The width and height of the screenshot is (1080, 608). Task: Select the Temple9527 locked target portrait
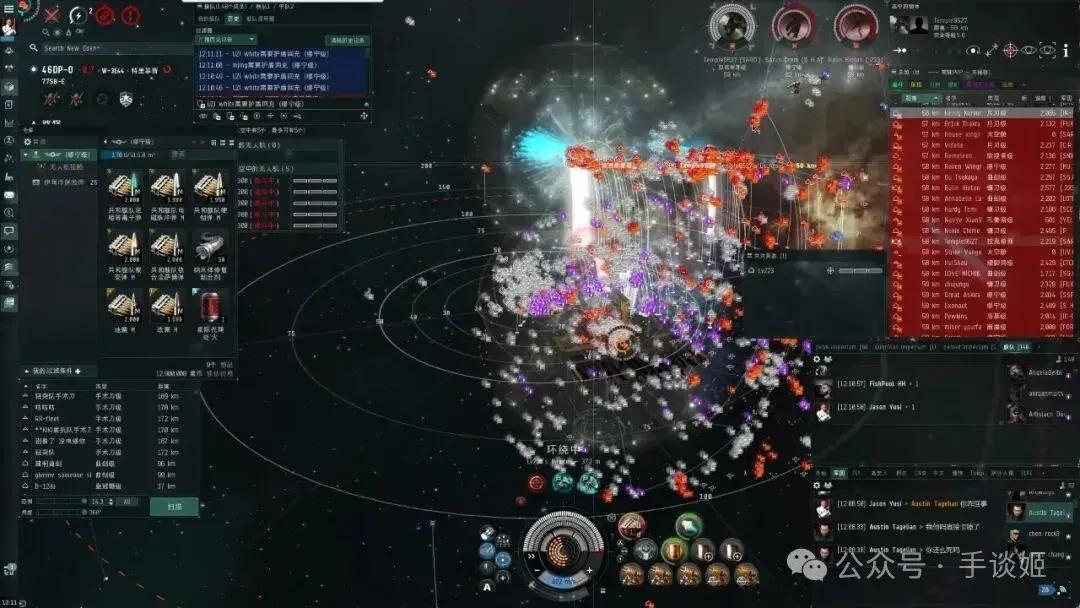click(730, 26)
